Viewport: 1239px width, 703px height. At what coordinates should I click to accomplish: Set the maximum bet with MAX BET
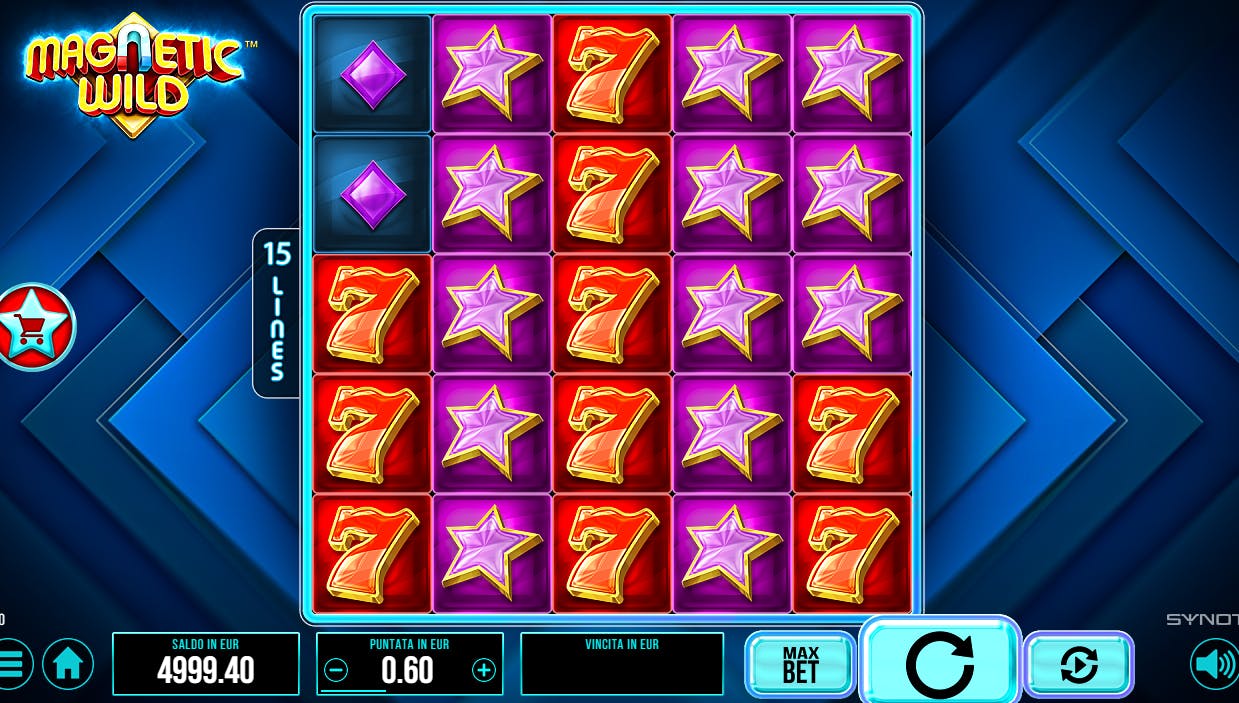pos(800,664)
